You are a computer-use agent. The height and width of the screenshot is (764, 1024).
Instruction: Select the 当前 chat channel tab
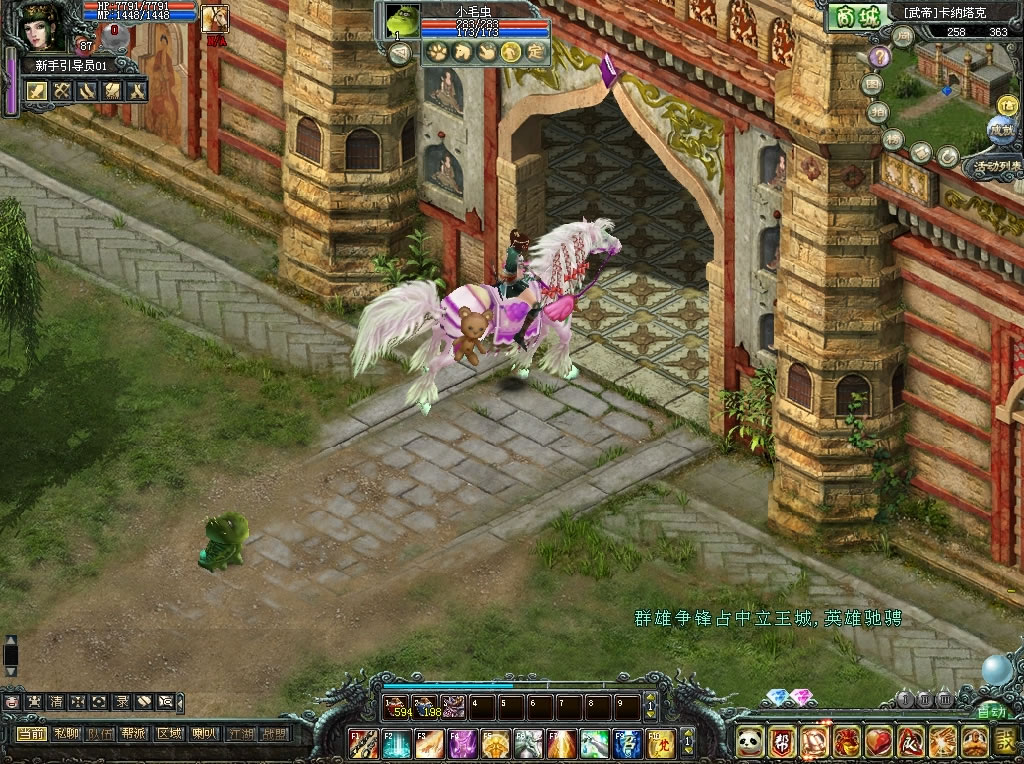(31, 733)
